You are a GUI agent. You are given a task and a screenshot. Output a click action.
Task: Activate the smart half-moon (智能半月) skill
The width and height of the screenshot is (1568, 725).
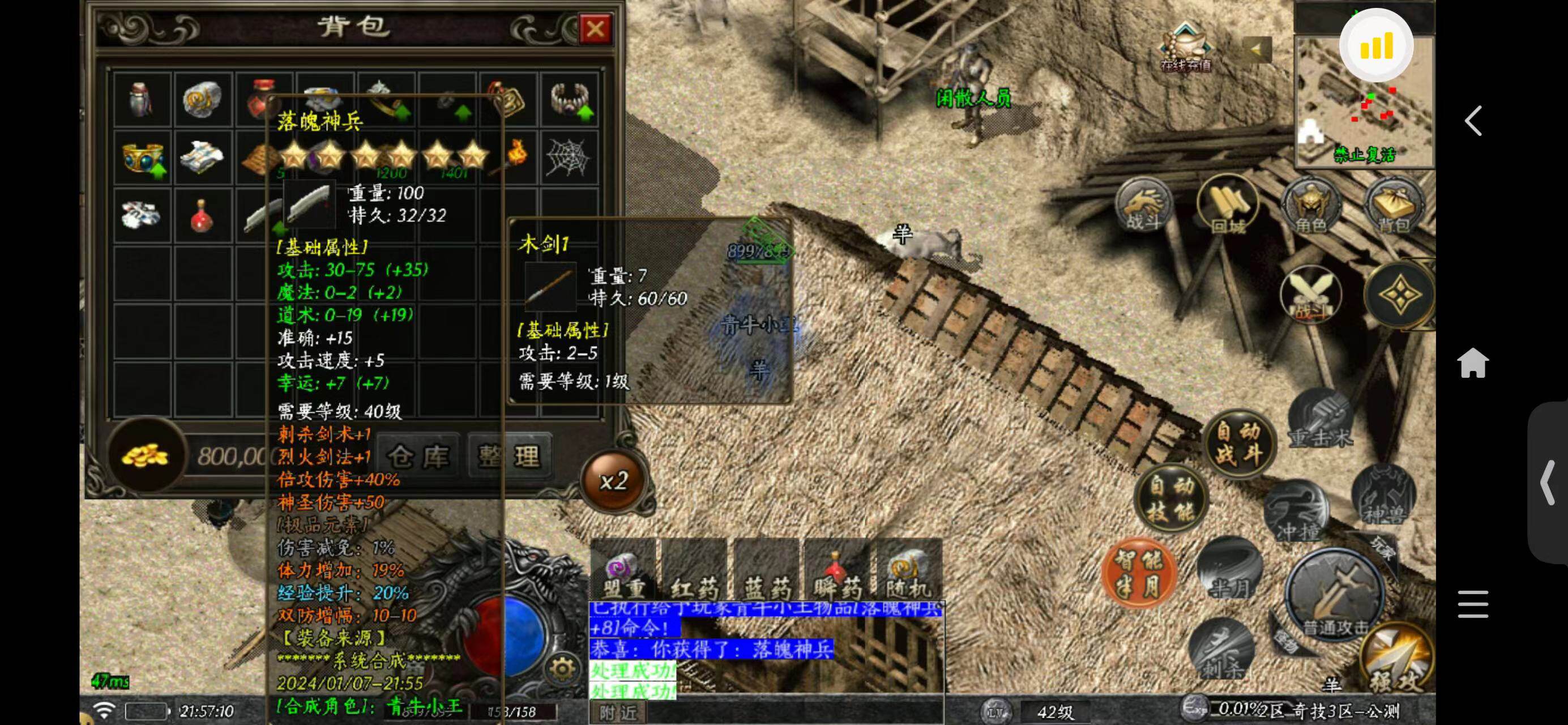(x=1138, y=573)
